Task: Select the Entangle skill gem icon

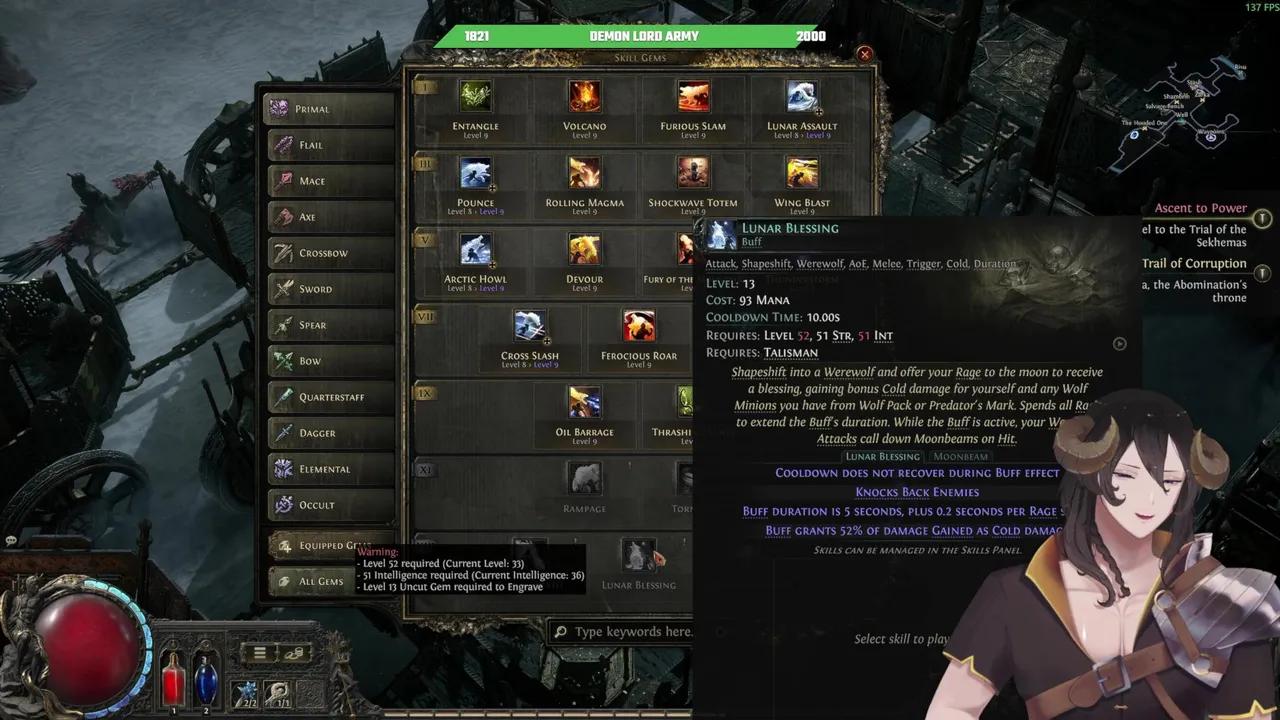Action: 475,97
